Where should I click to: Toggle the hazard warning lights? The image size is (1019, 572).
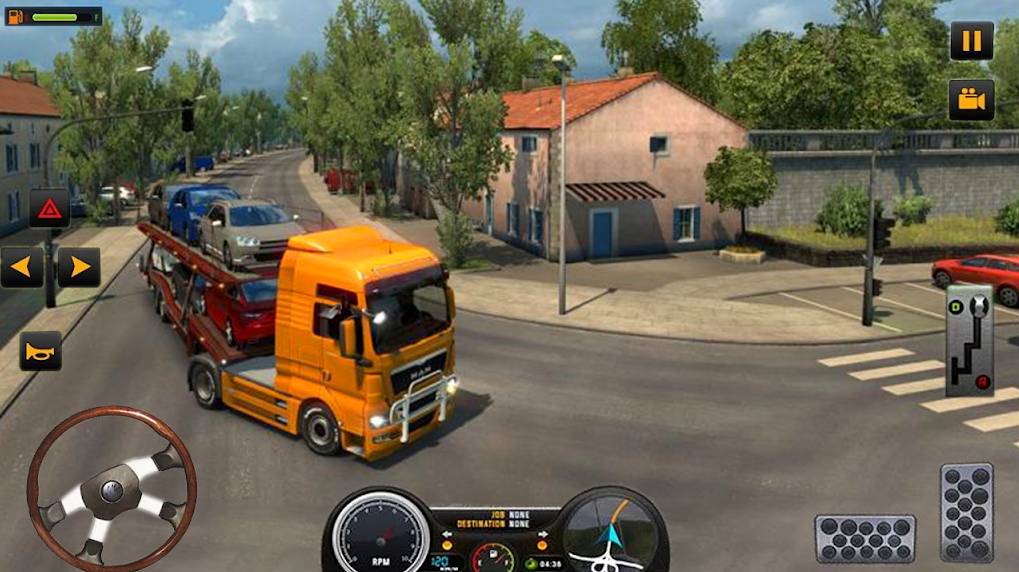pos(49,208)
